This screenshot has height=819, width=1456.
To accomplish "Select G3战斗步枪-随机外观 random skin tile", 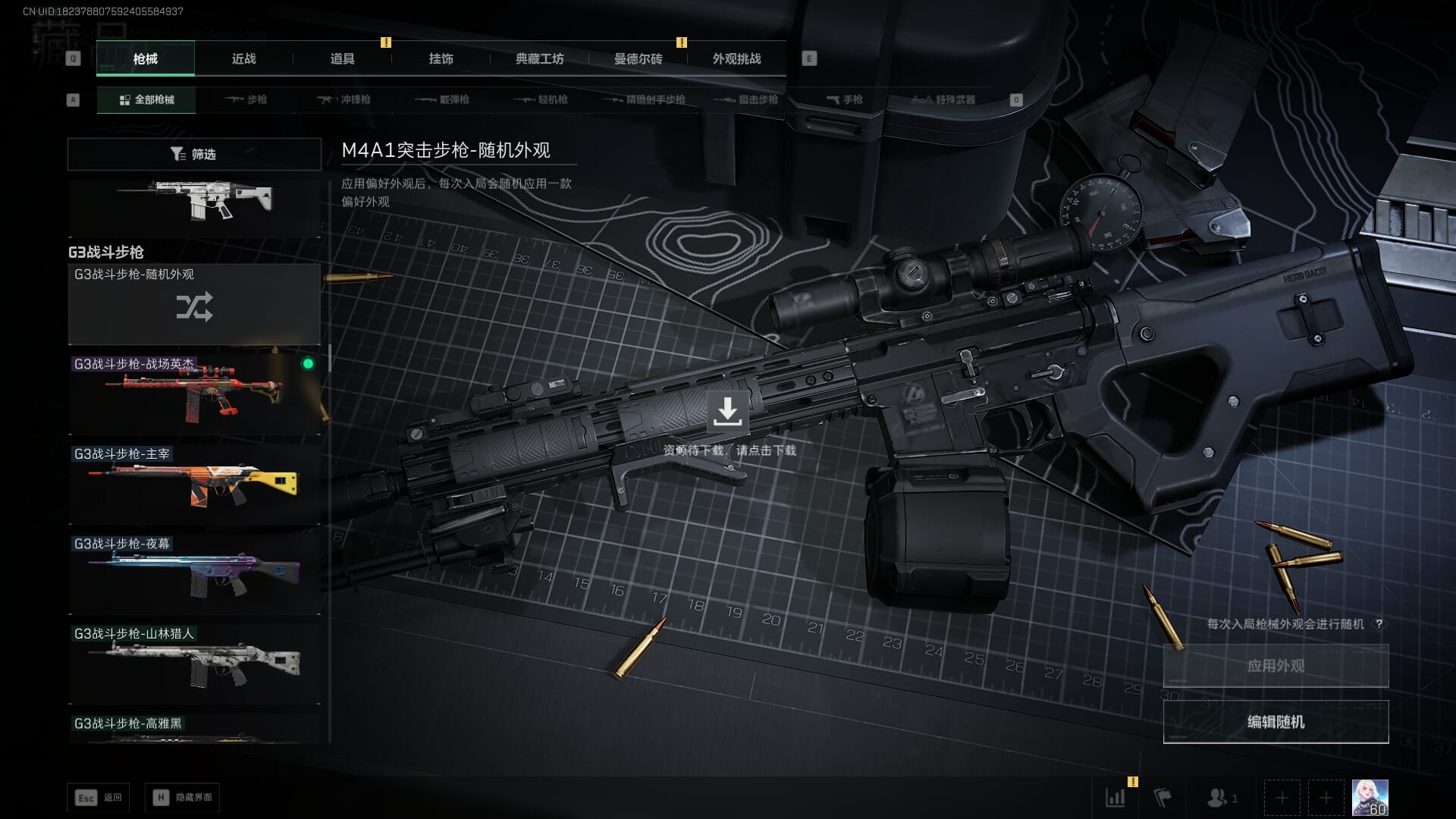I will pyautogui.click(x=194, y=305).
